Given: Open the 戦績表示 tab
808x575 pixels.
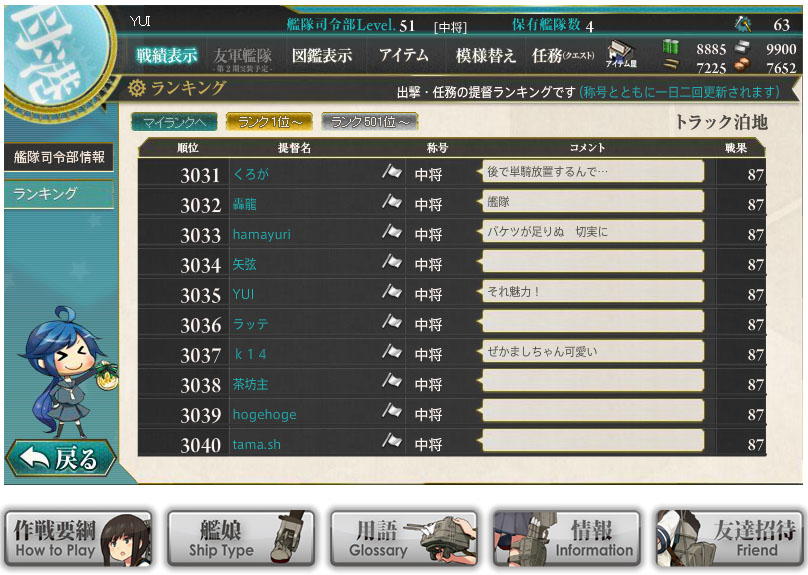Looking at the screenshot, I should pos(167,55).
